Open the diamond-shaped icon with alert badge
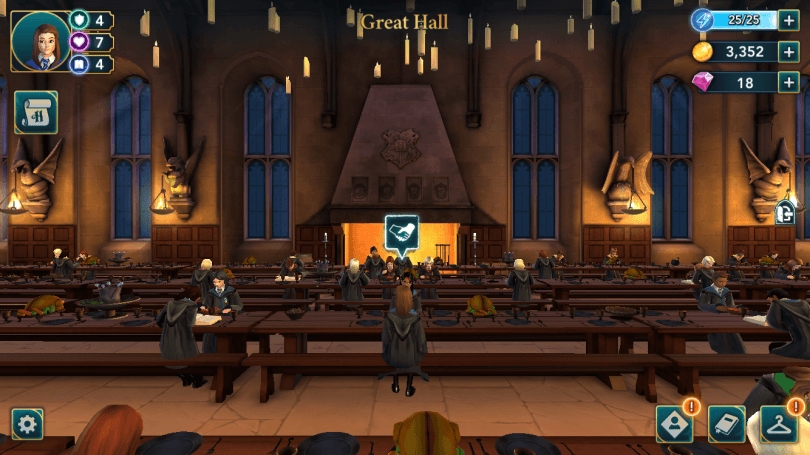Viewport: 810px width, 455px height. coord(673,424)
